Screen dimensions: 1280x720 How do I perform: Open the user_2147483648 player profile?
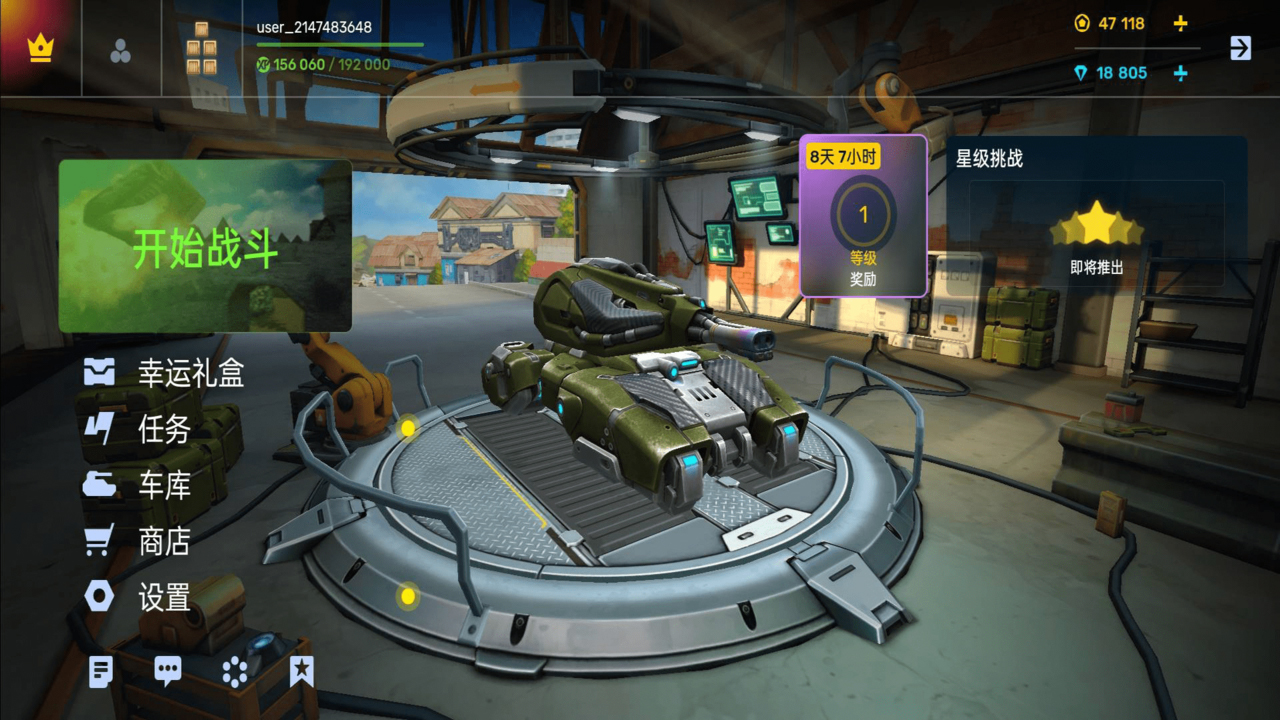click(x=314, y=27)
